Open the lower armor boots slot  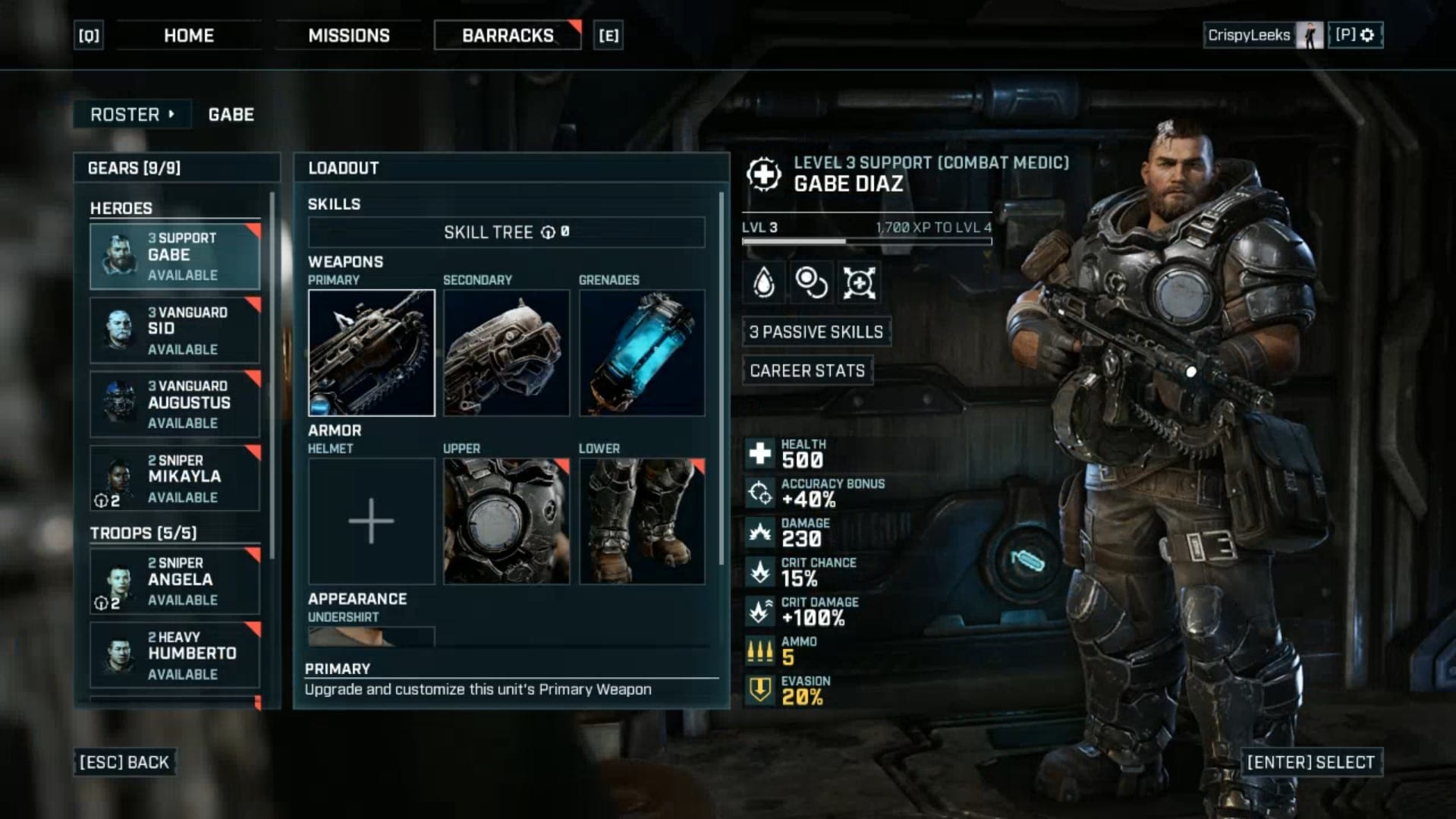[641, 521]
